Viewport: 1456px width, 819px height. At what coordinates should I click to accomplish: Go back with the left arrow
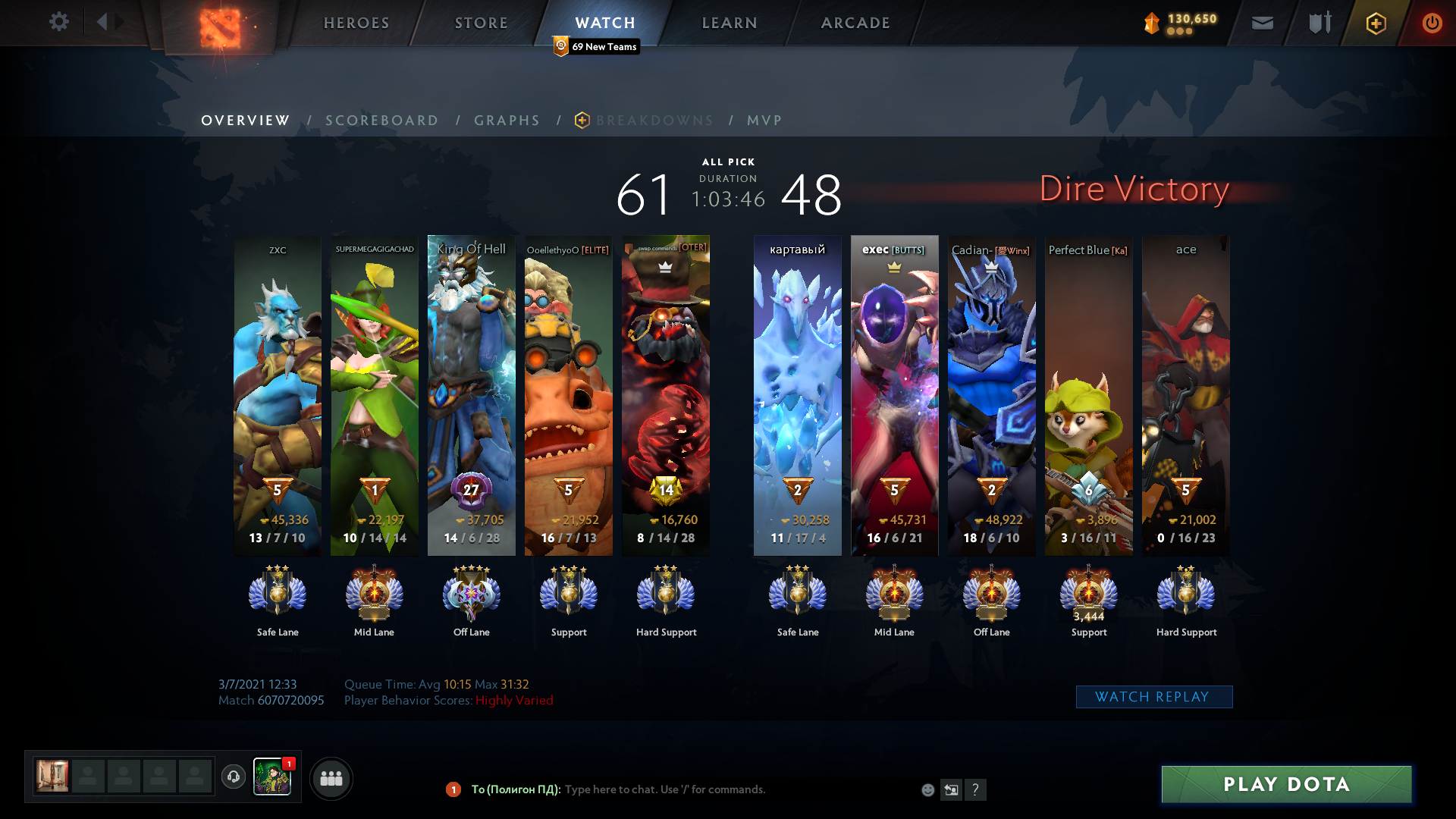[102, 22]
